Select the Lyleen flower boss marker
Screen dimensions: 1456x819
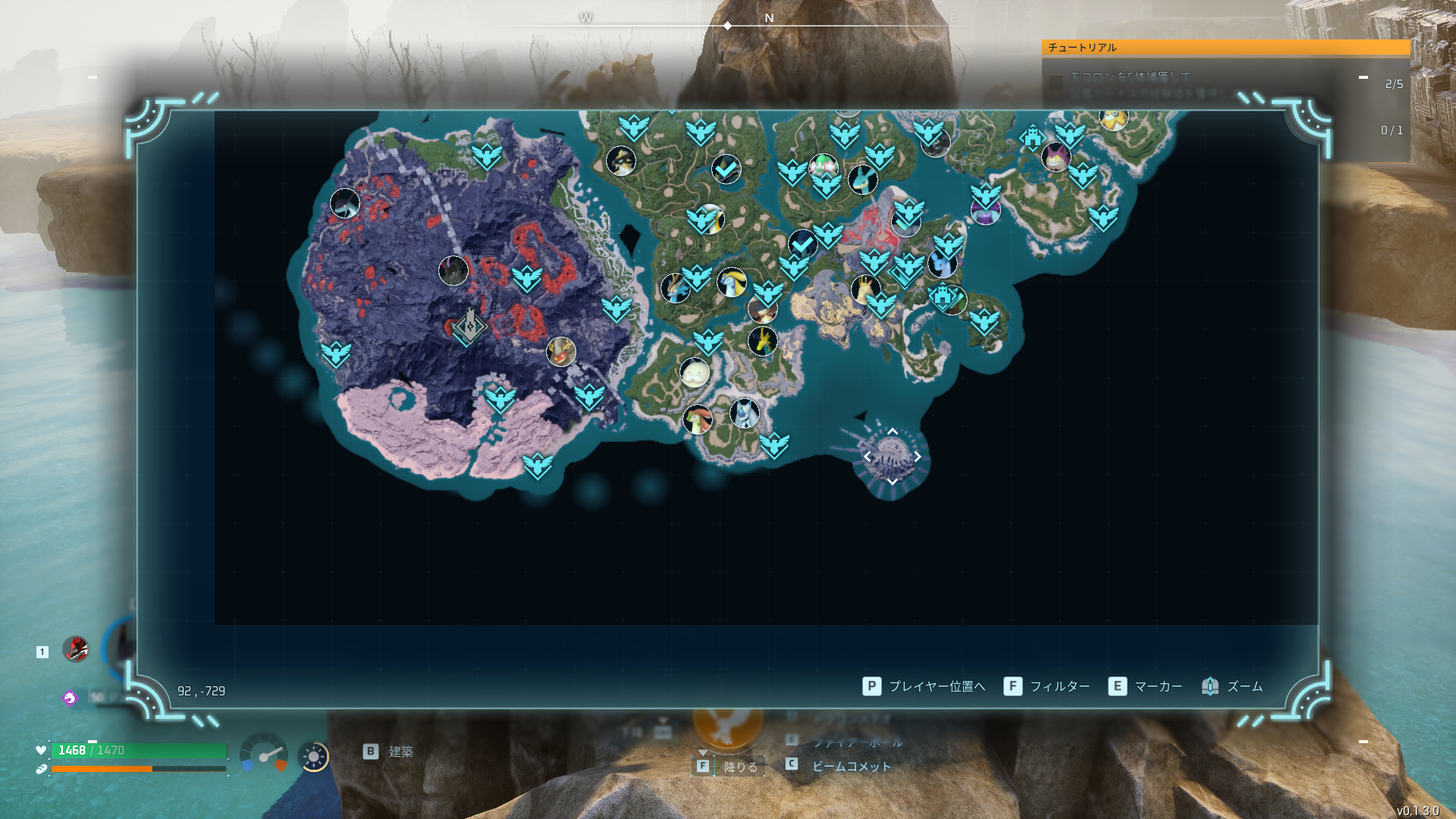[x=823, y=165]
